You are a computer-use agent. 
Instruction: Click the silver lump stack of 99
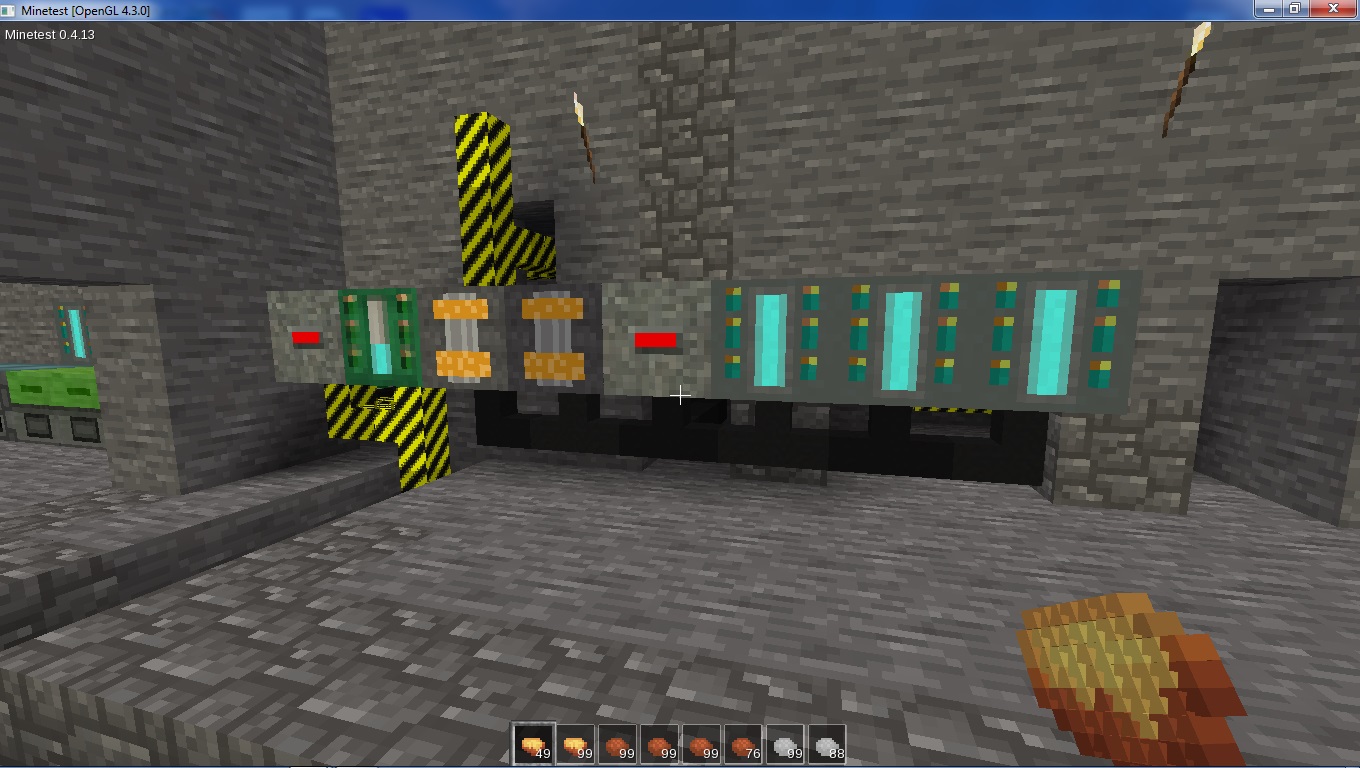pos(786,745)
